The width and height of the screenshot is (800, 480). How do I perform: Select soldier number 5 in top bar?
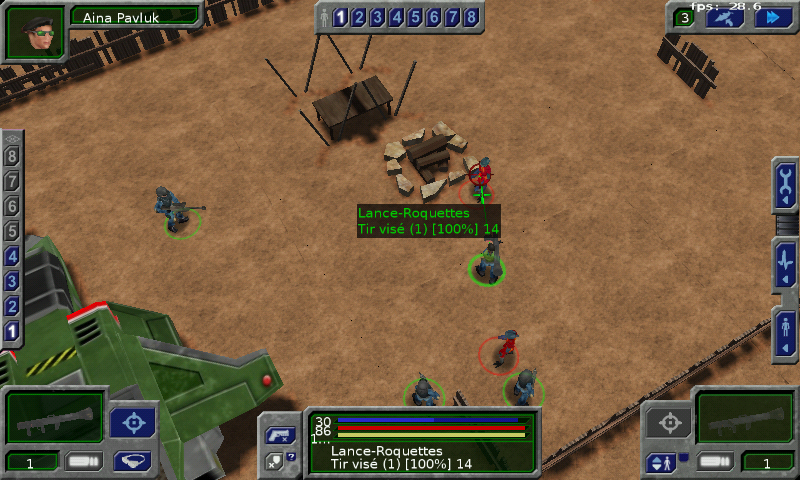[x=415, y=17]
